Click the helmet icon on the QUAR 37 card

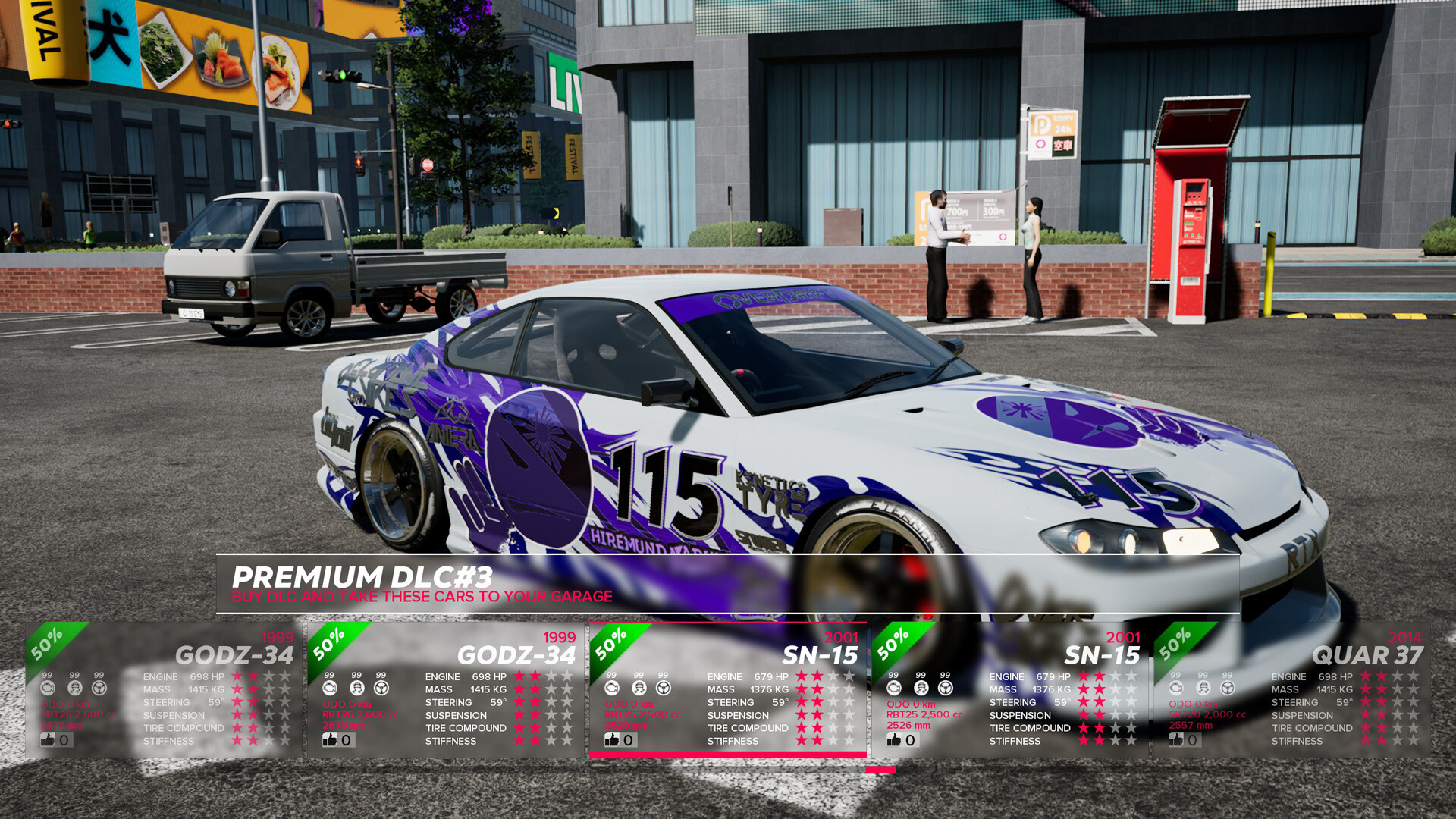1203,688
